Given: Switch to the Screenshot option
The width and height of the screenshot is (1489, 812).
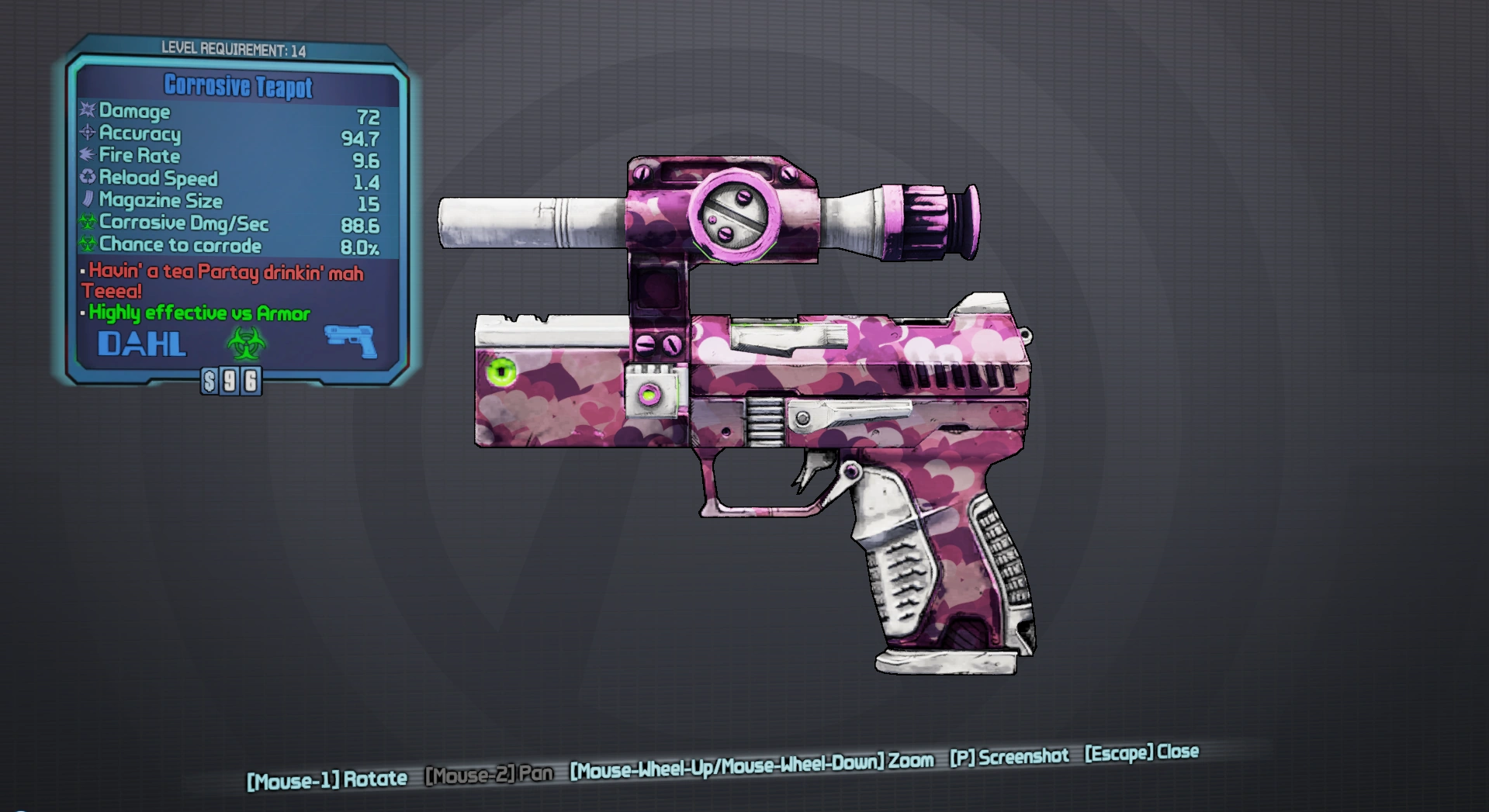Looking at the screenshot, I should (1010, 756).
